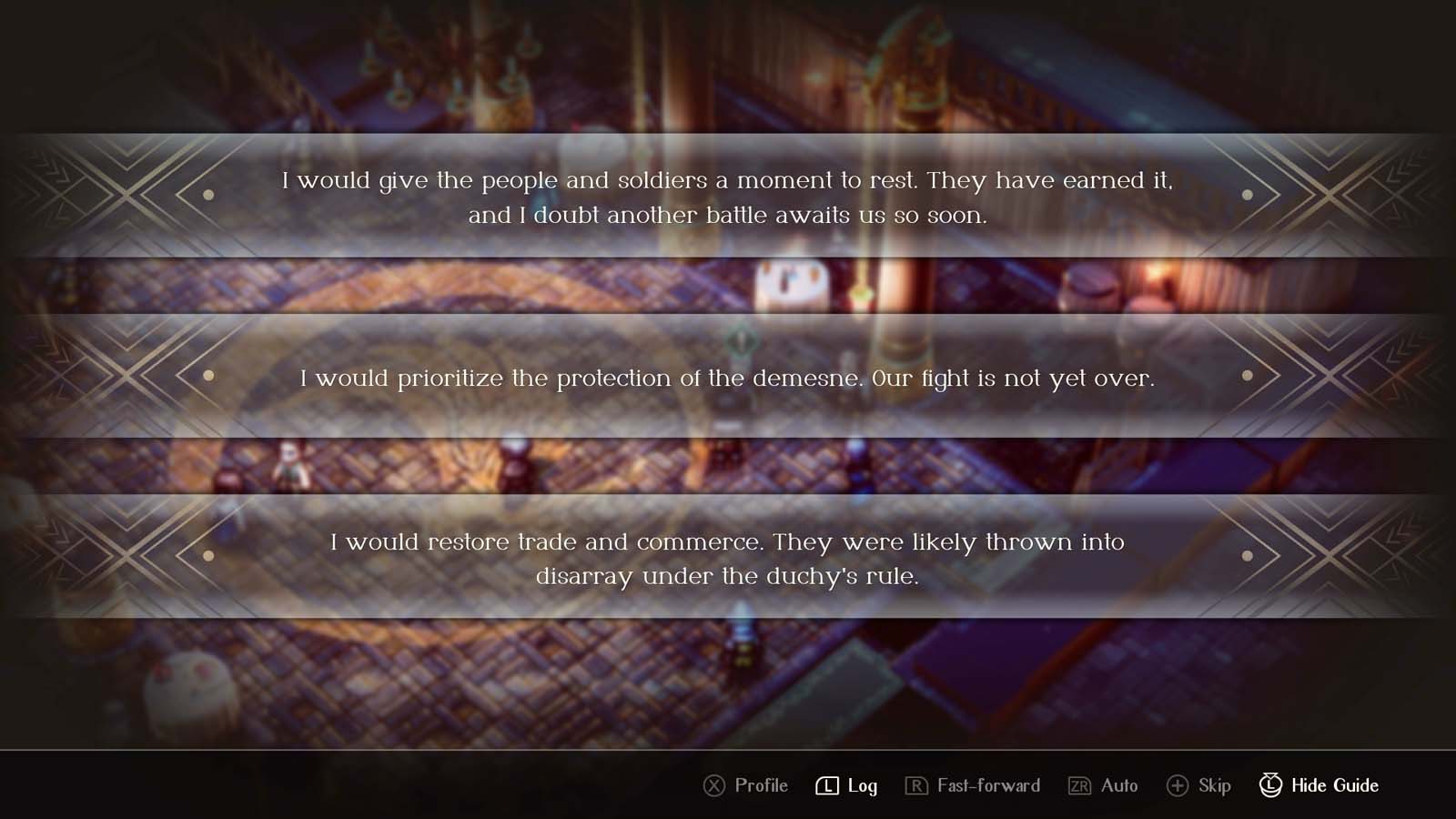Click the X Profile button icon
The width and height of the screenshot is (1456, 819).
click(x=713, y=785)
